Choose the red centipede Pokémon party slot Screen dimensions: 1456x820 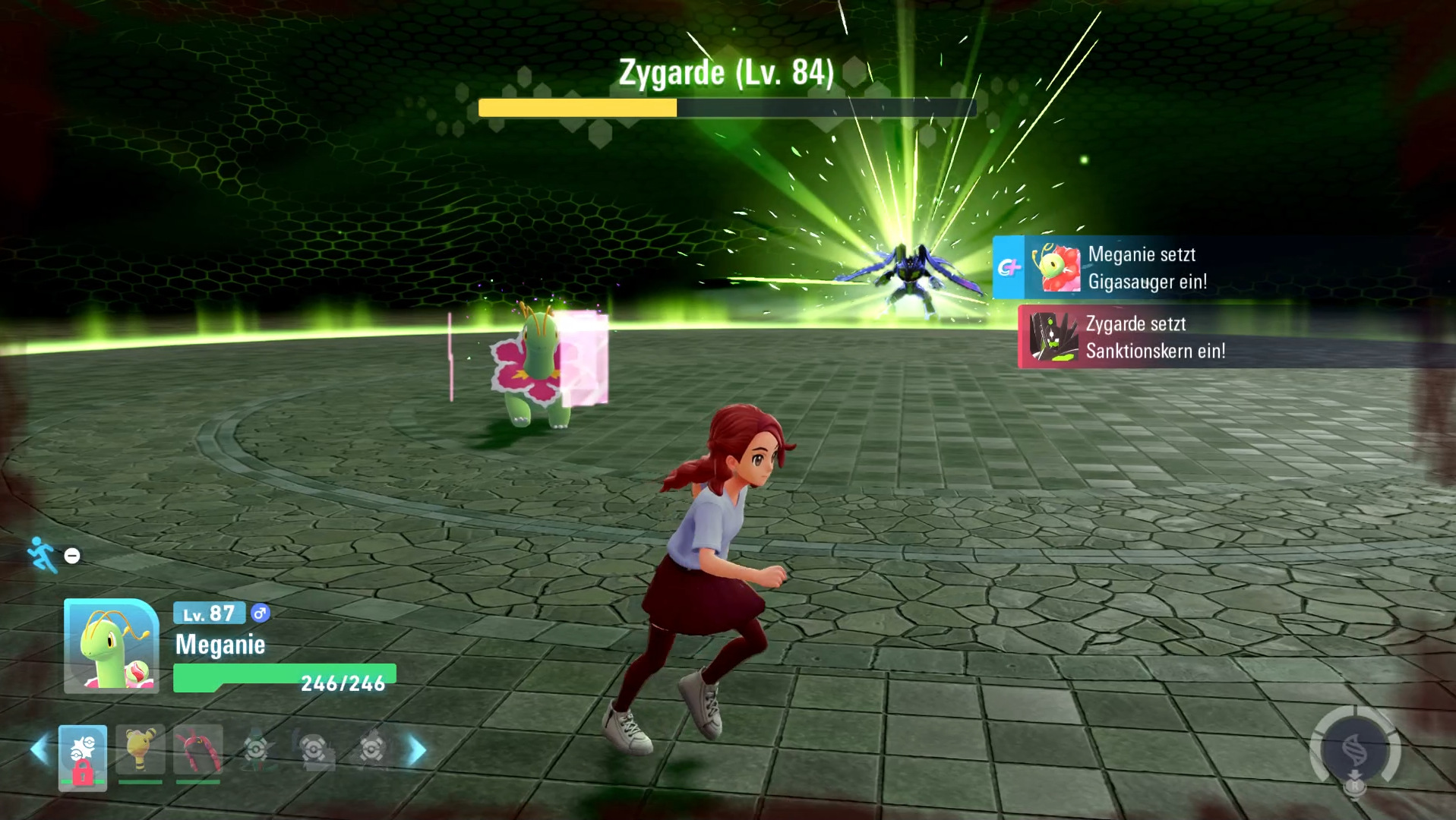[198, 752]
